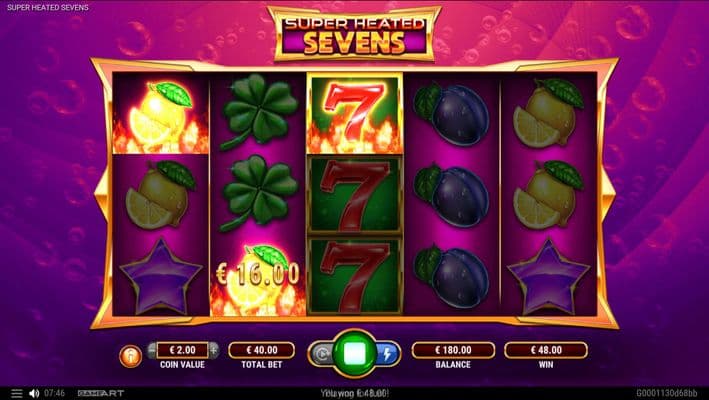
Task: Stop the reels with the green button
Action: click(355, 353)
